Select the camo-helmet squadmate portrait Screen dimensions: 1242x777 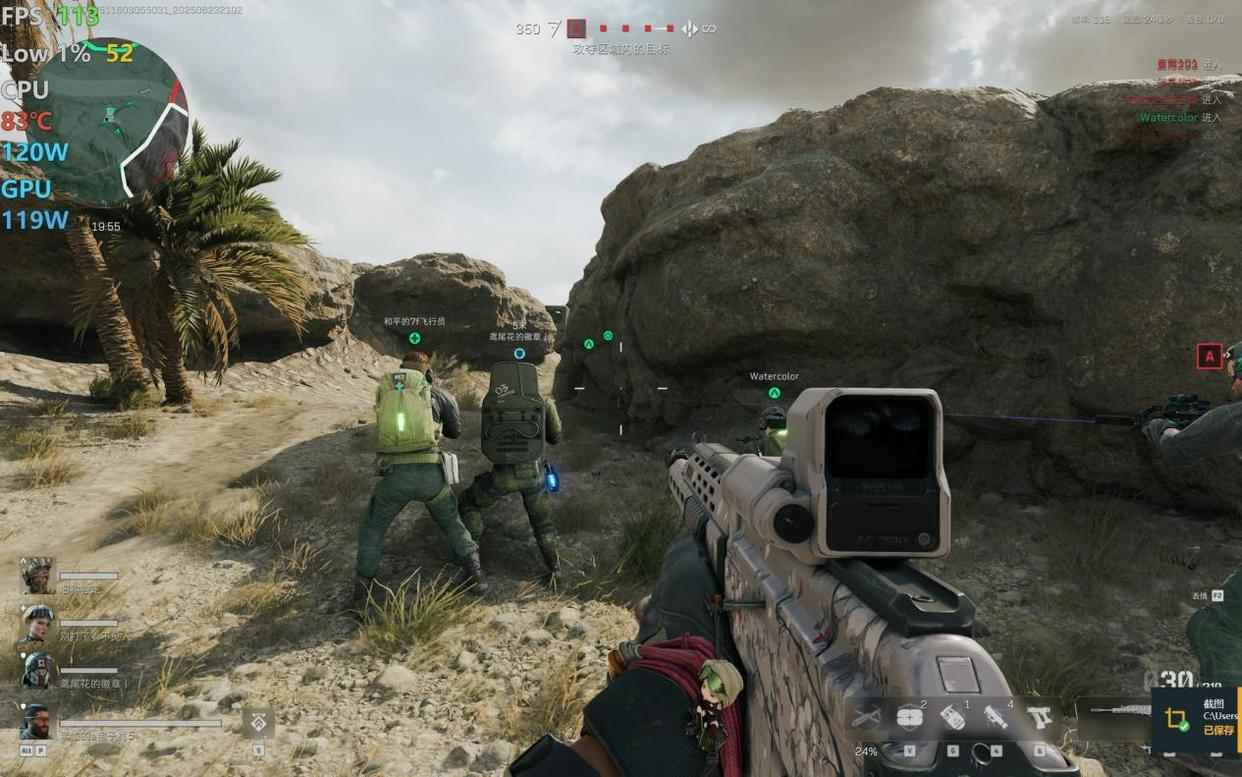(37, 575)
